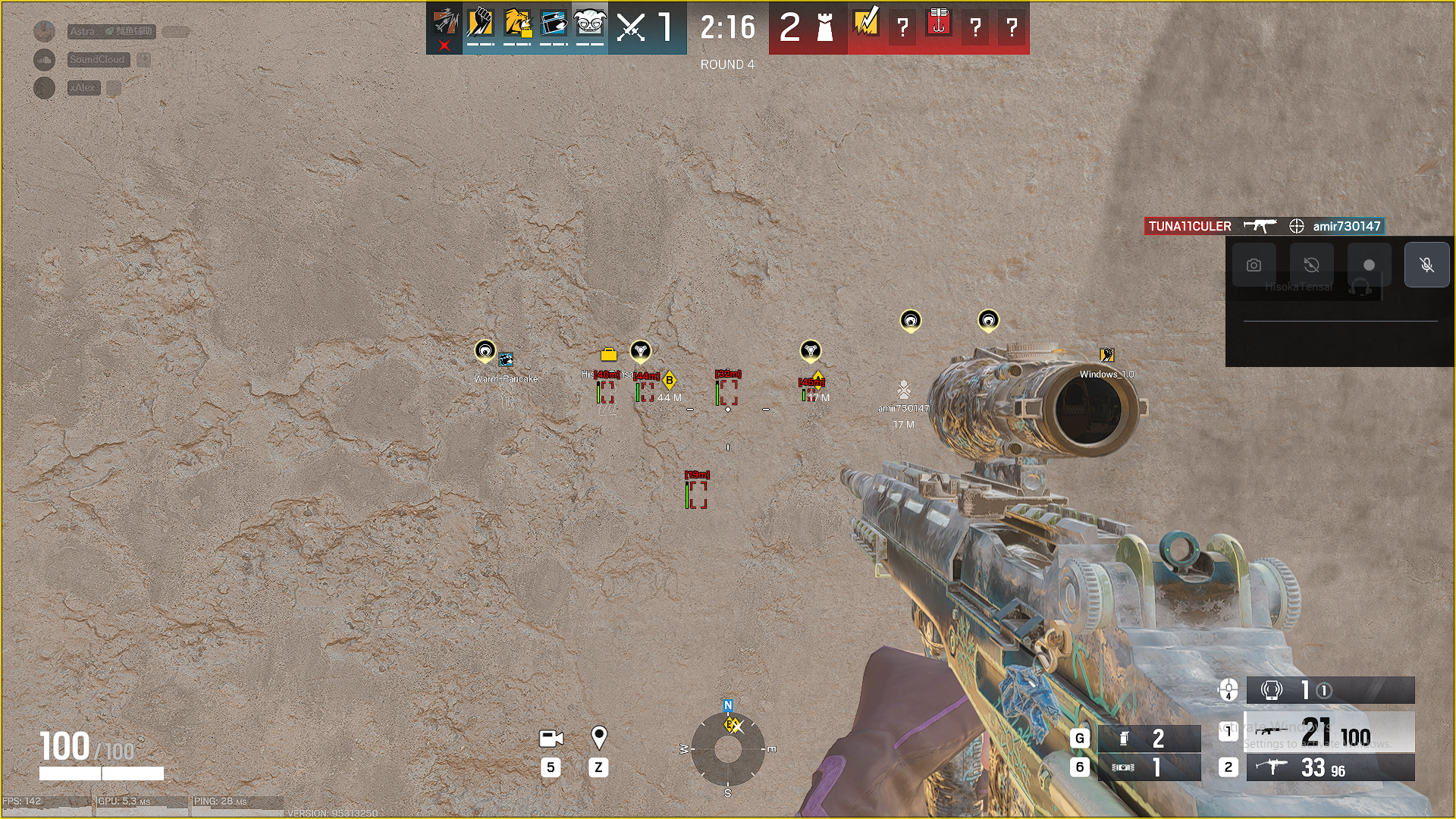Toggle the instant replay button in the overlay
The image size is (1456, 819).
coord(1311,265)
